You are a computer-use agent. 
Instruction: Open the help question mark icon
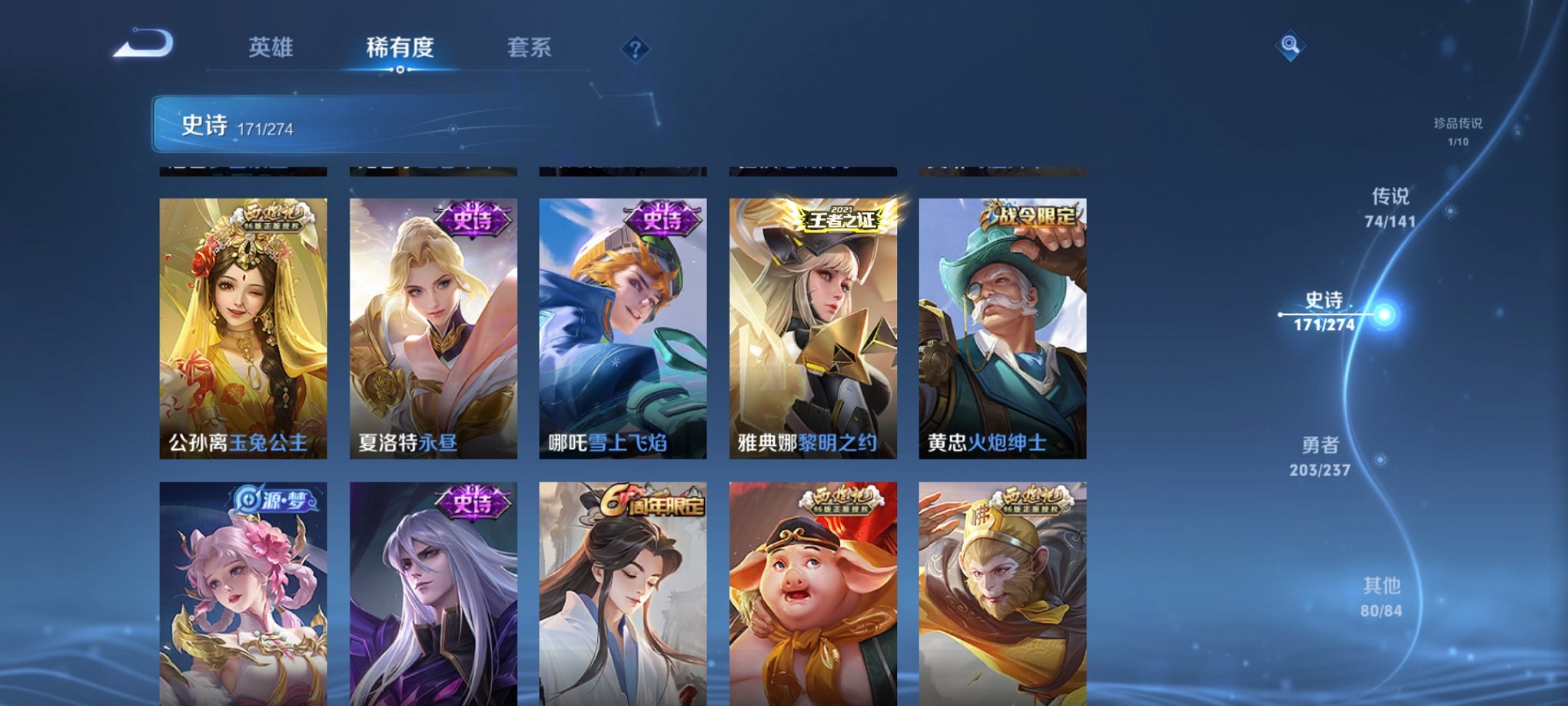click(633, 49)
